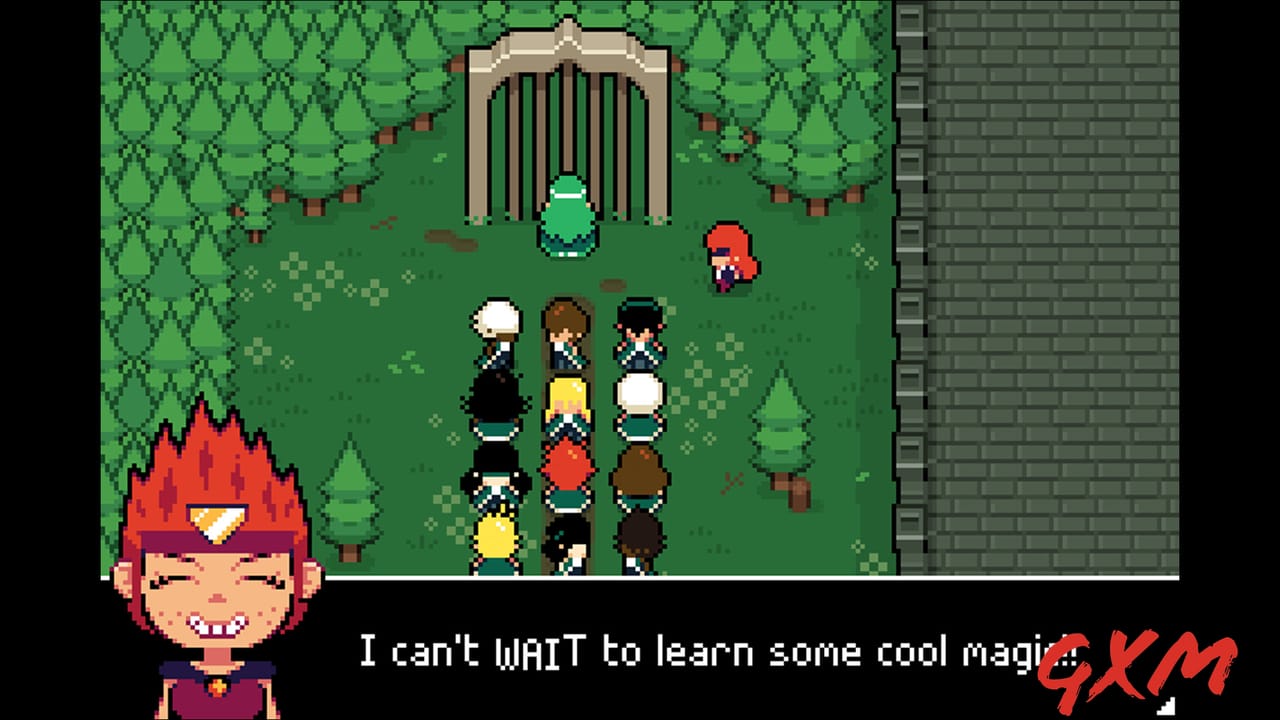The width and height of the screenshot is (1280, 720).
Task: Click the red-haired character standing apart
Action: coord(728,255)
